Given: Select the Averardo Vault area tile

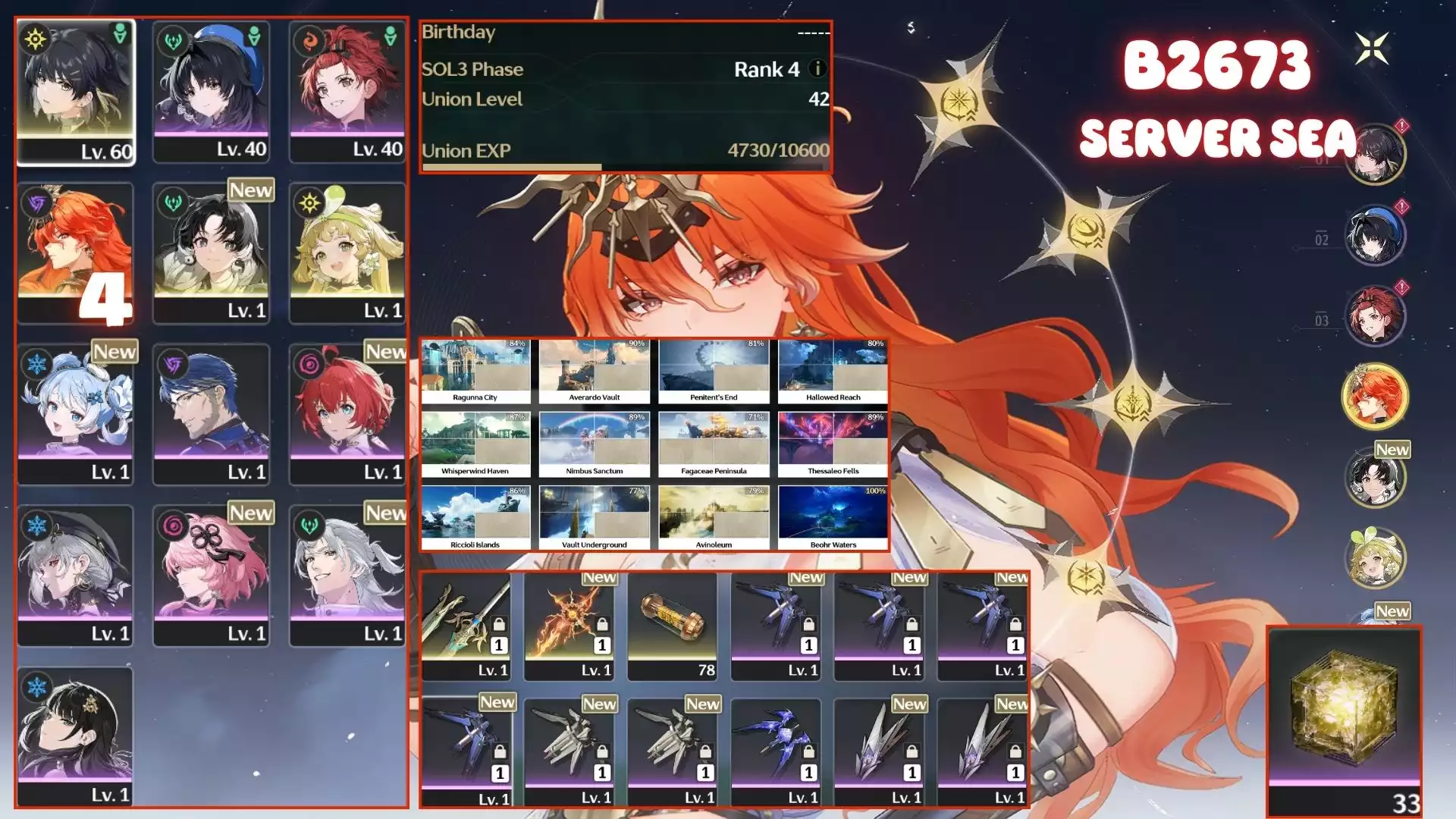Looking at the screenshot, I should tap(595, 371).
